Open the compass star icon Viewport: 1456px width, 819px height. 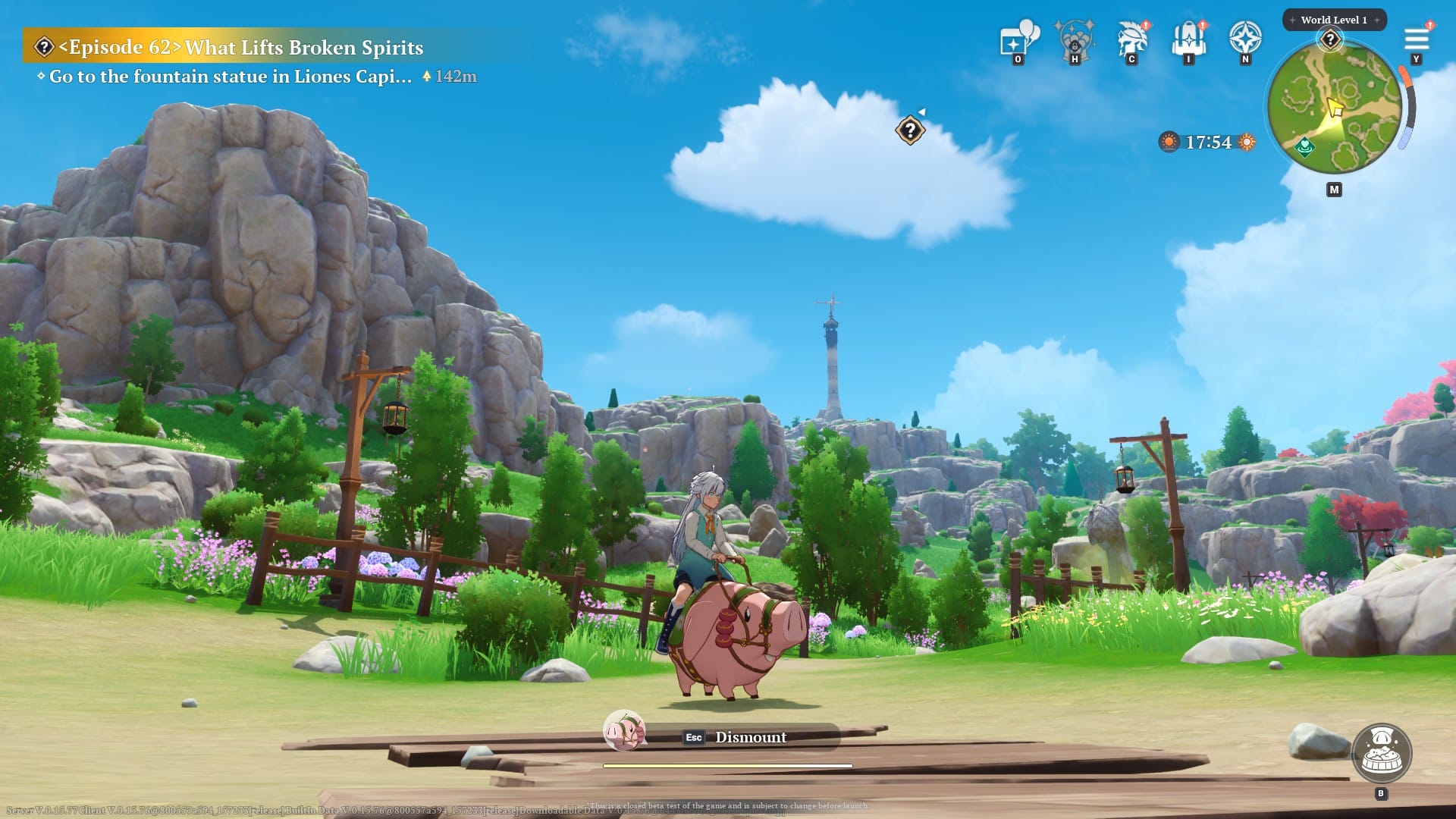pyautogui.click(x=1245, y=38)
